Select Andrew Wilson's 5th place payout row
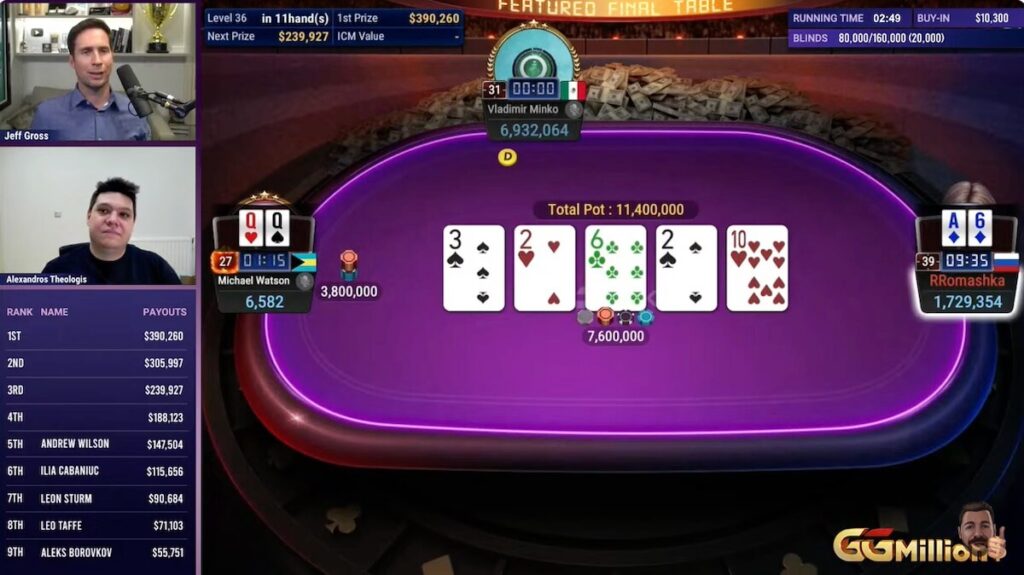1024x575 pixels. point(98,444)
